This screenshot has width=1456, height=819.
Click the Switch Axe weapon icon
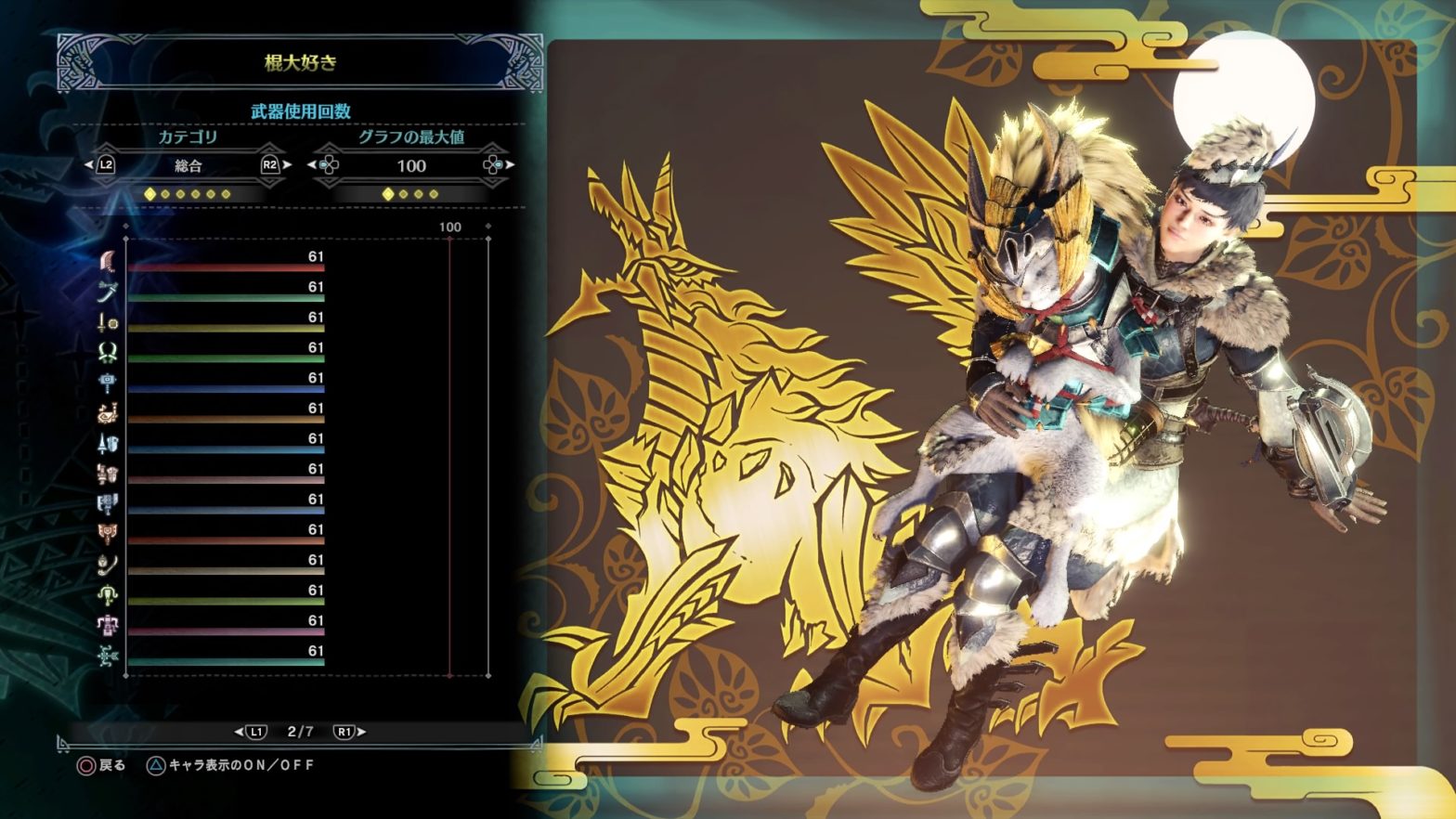(x=108, y=504)
